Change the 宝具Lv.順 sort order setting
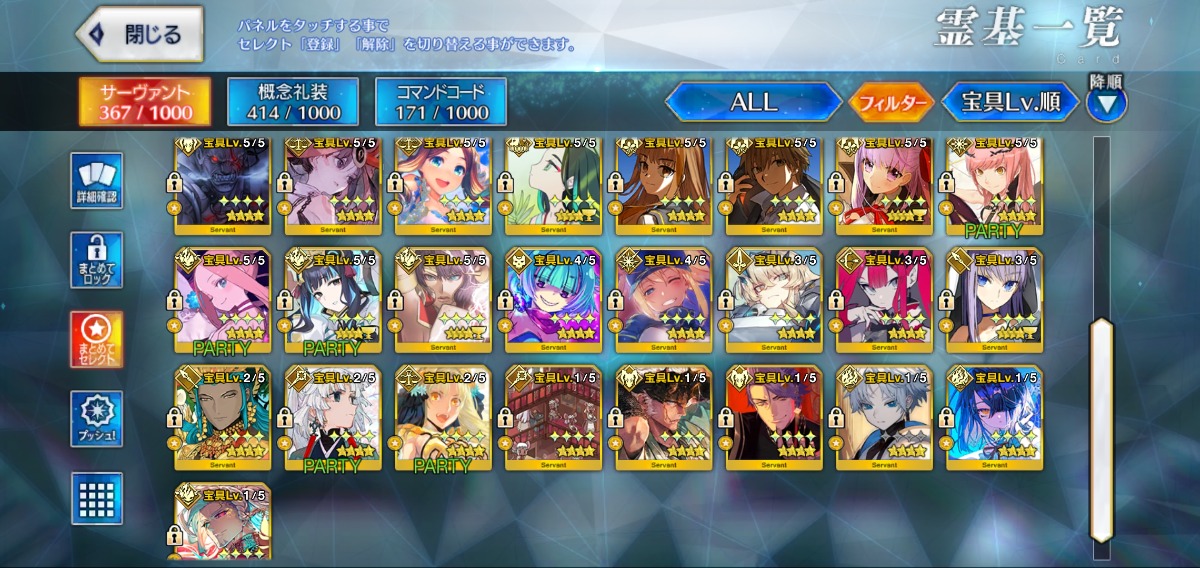This screenshot has width=1200, height=568. [1010, 102]
